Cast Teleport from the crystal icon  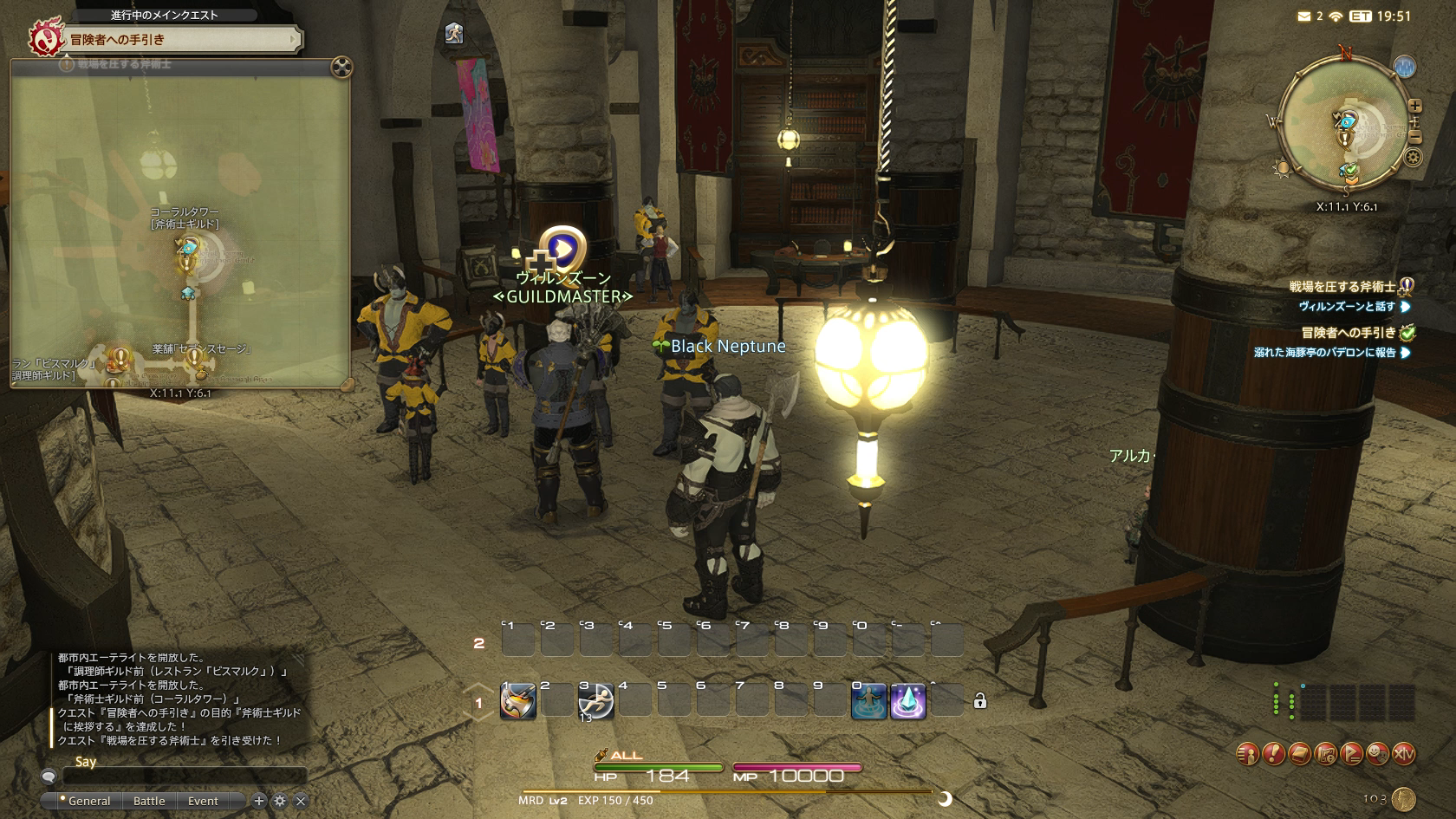pyautogui.click(x=907, y=701)
